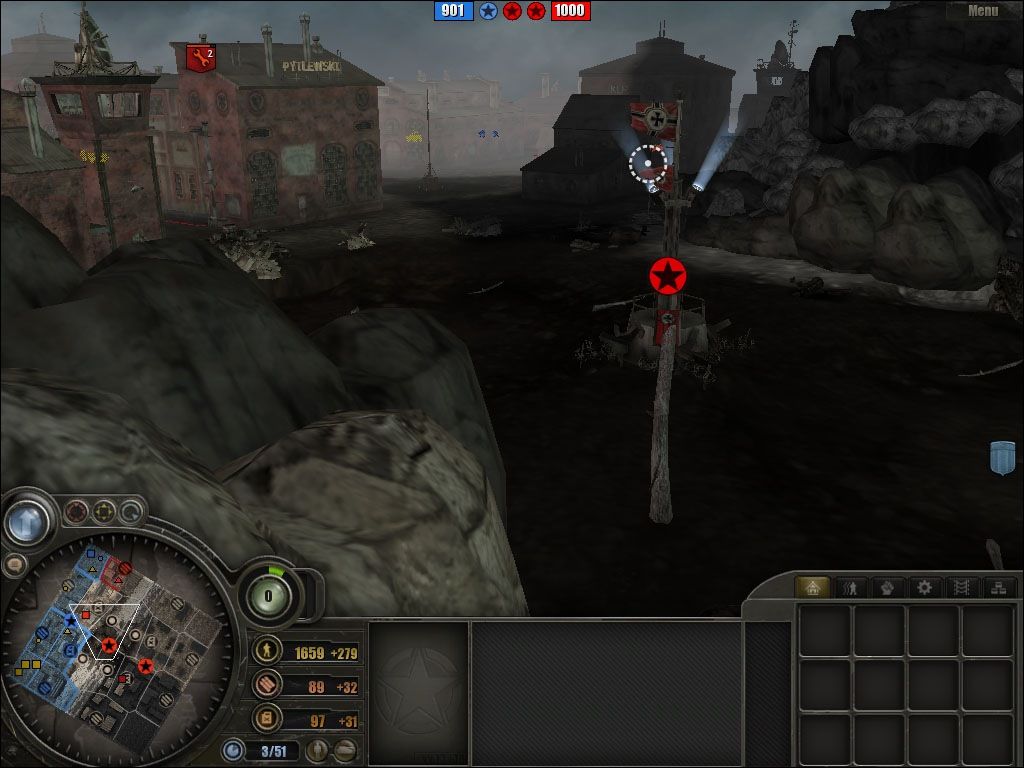
Task: Open the game Menu
Action: click(983, 11)
